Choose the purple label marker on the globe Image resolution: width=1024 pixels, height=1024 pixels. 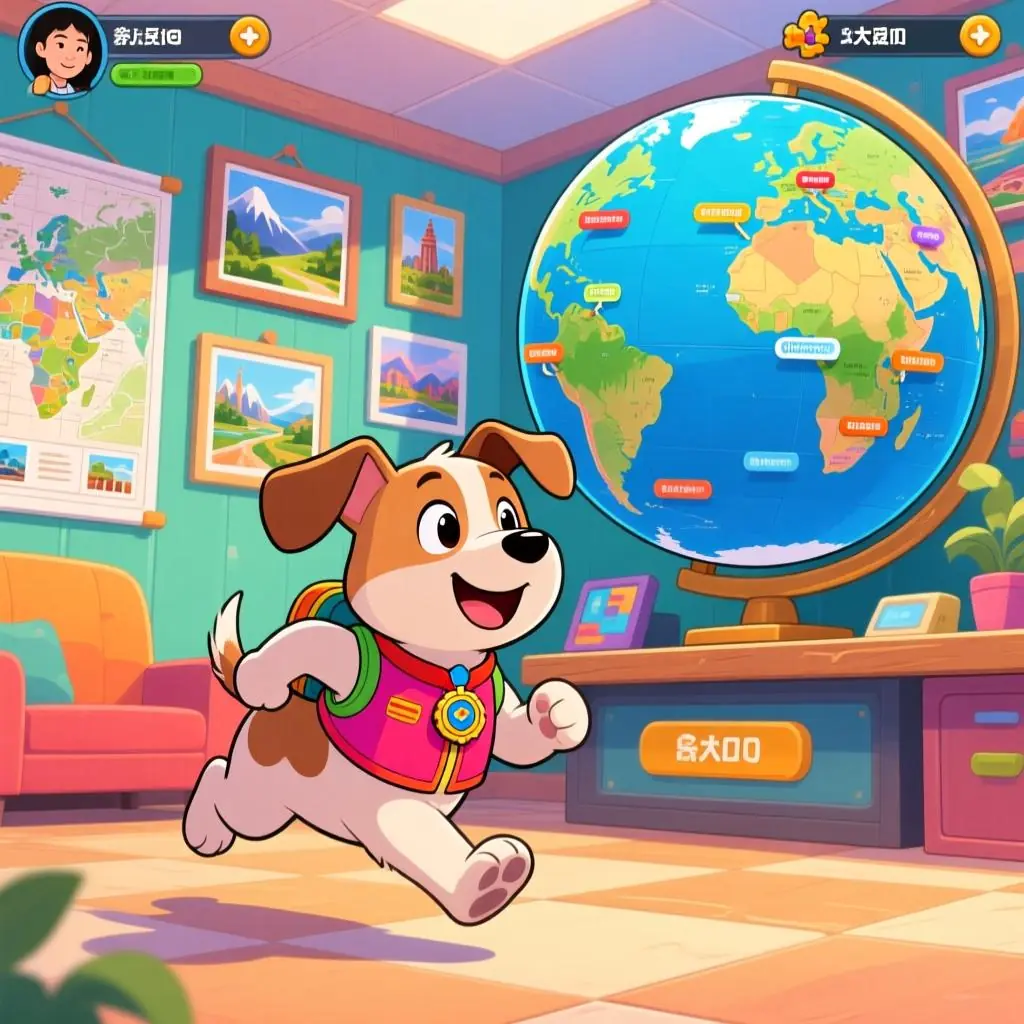pos(927,236)
